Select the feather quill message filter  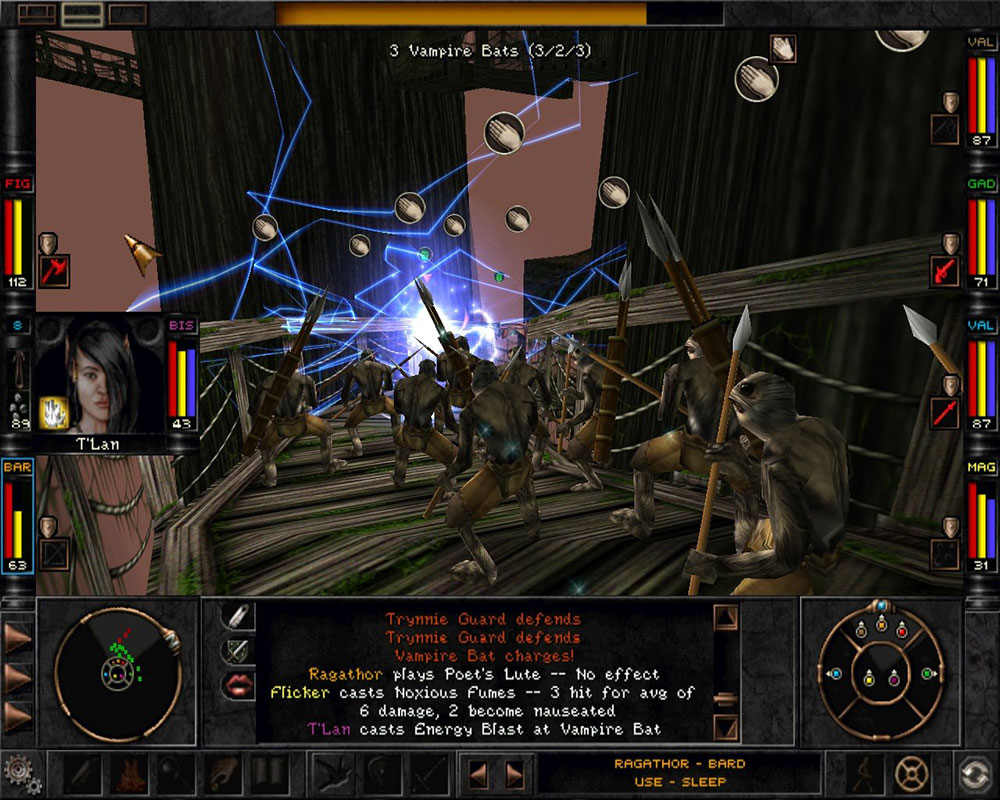point(236,616)
